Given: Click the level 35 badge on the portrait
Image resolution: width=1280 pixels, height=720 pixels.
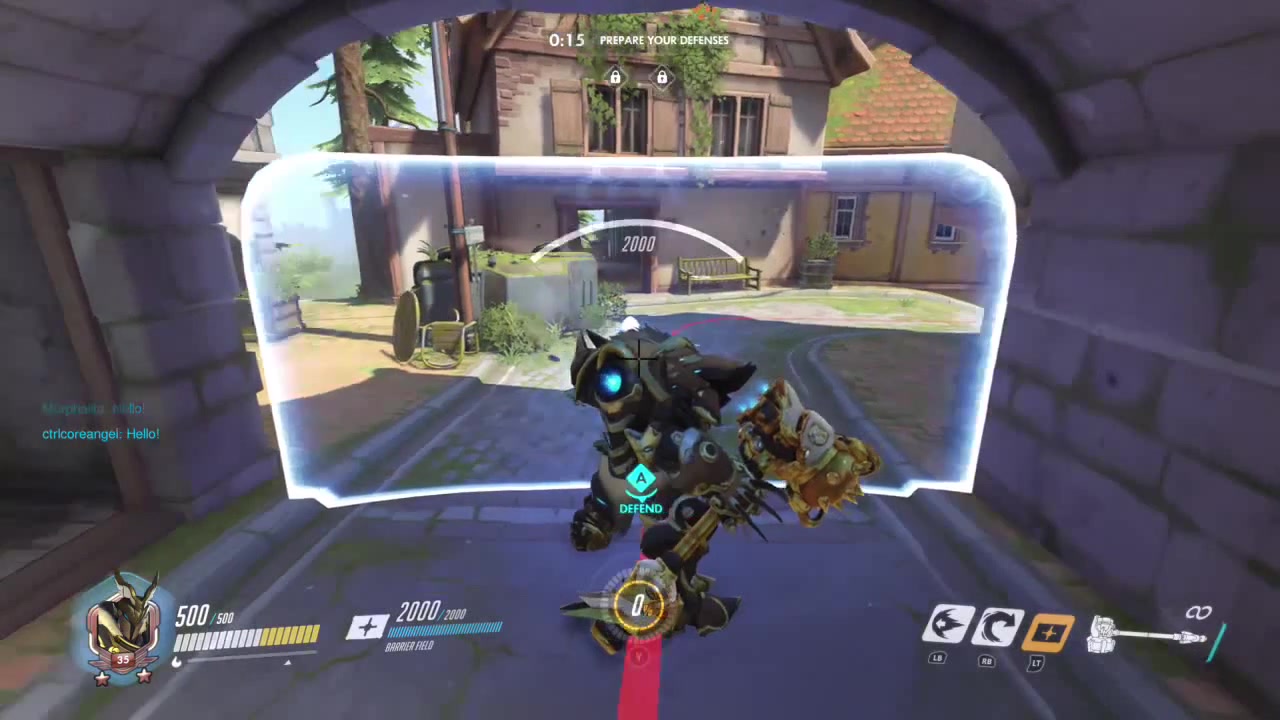Looking at the screenshot, I should pos(123,659).
